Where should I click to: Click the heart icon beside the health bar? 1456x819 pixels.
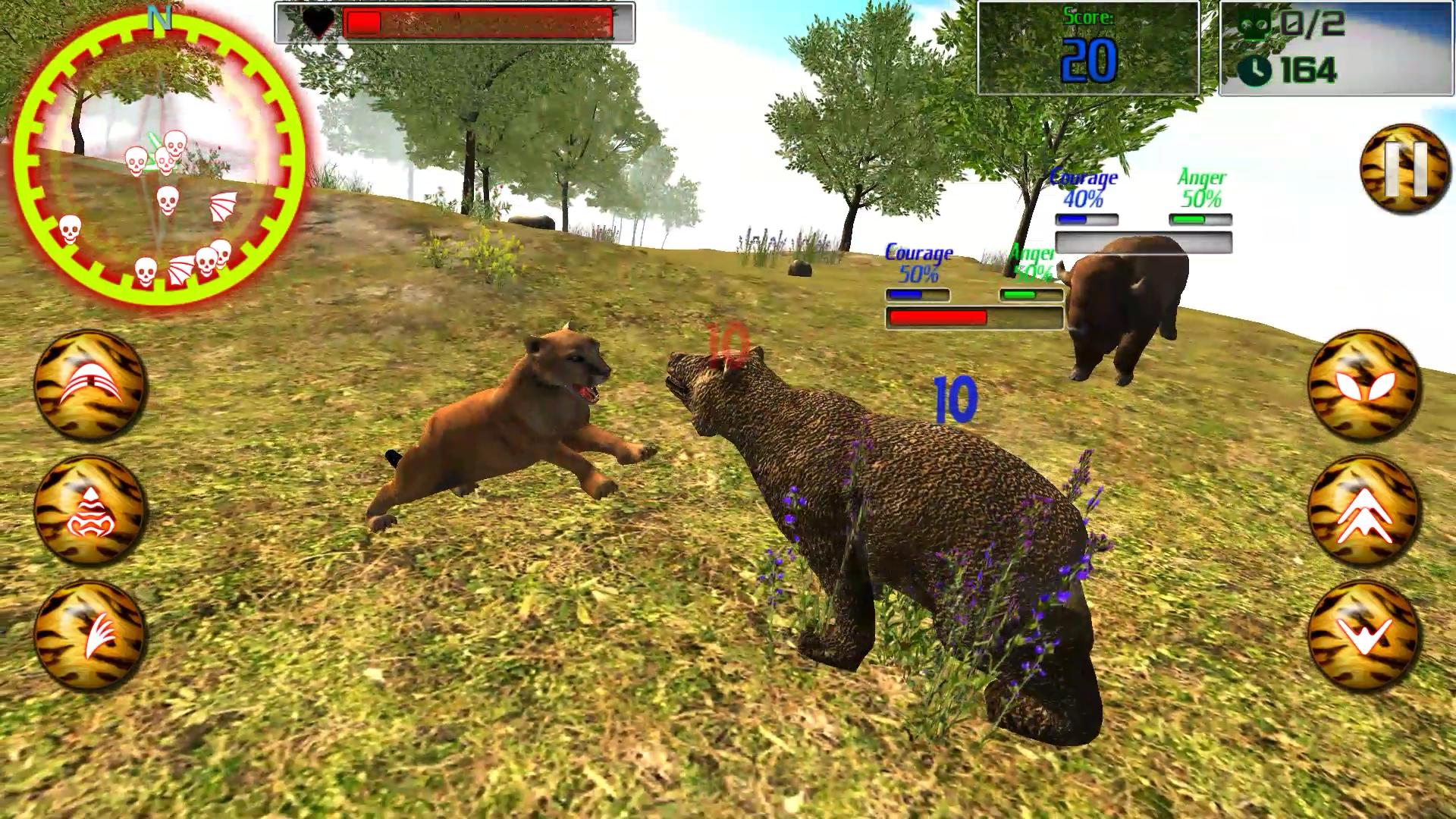[320, 21]
